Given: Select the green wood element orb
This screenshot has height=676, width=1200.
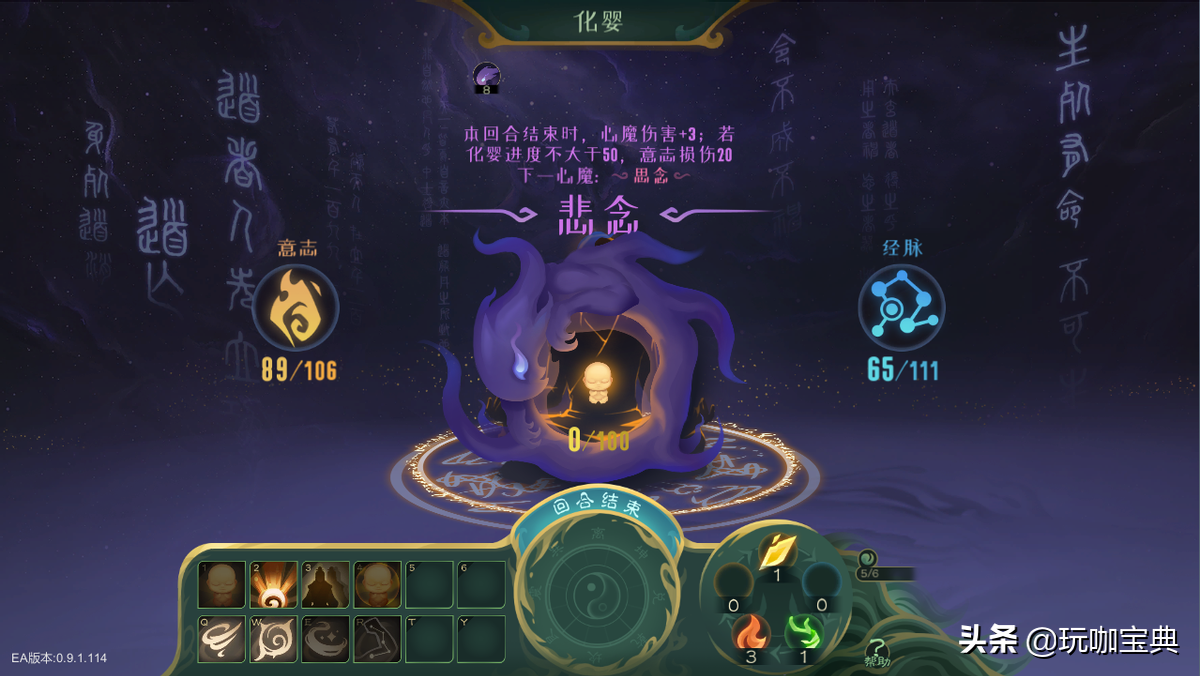Looking at the screenshot, I should tap(803, 633).
